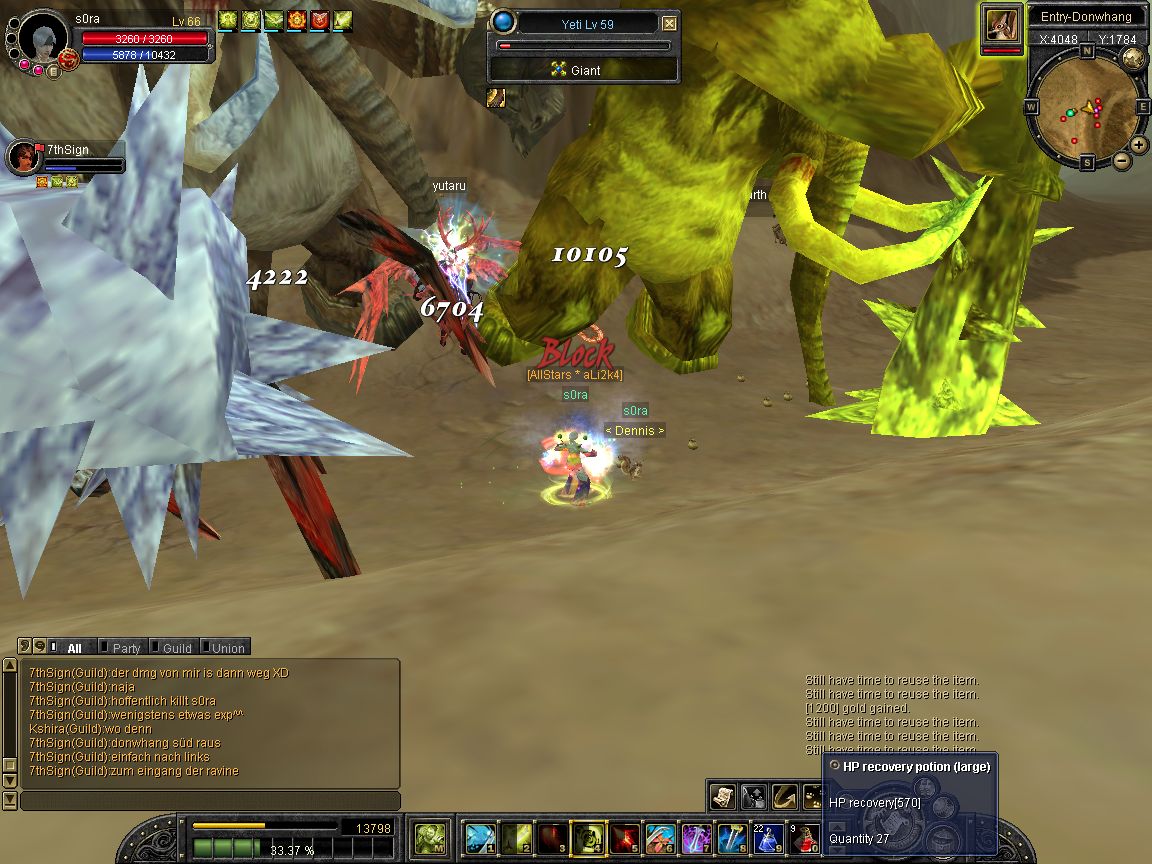
Task: Click the chat message input box
Action: [x=210, y=801]
